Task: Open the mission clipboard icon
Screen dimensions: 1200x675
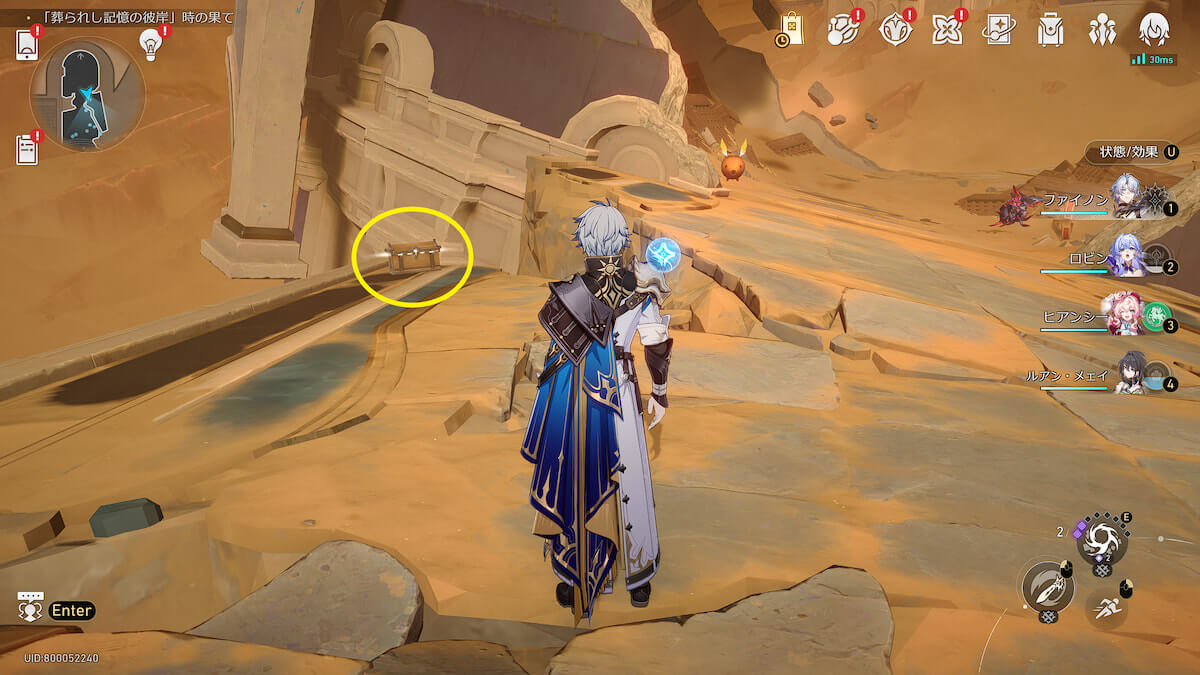Action: (27, 149)
